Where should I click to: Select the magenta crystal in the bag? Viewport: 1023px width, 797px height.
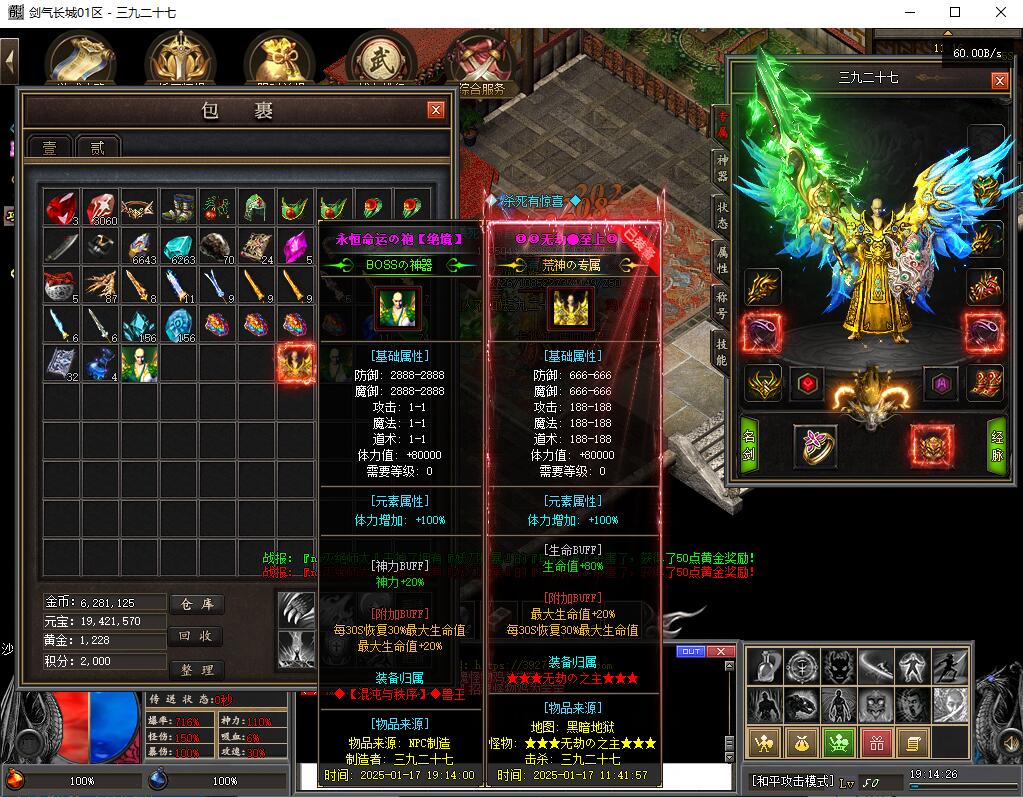click(x=294, y=247)
